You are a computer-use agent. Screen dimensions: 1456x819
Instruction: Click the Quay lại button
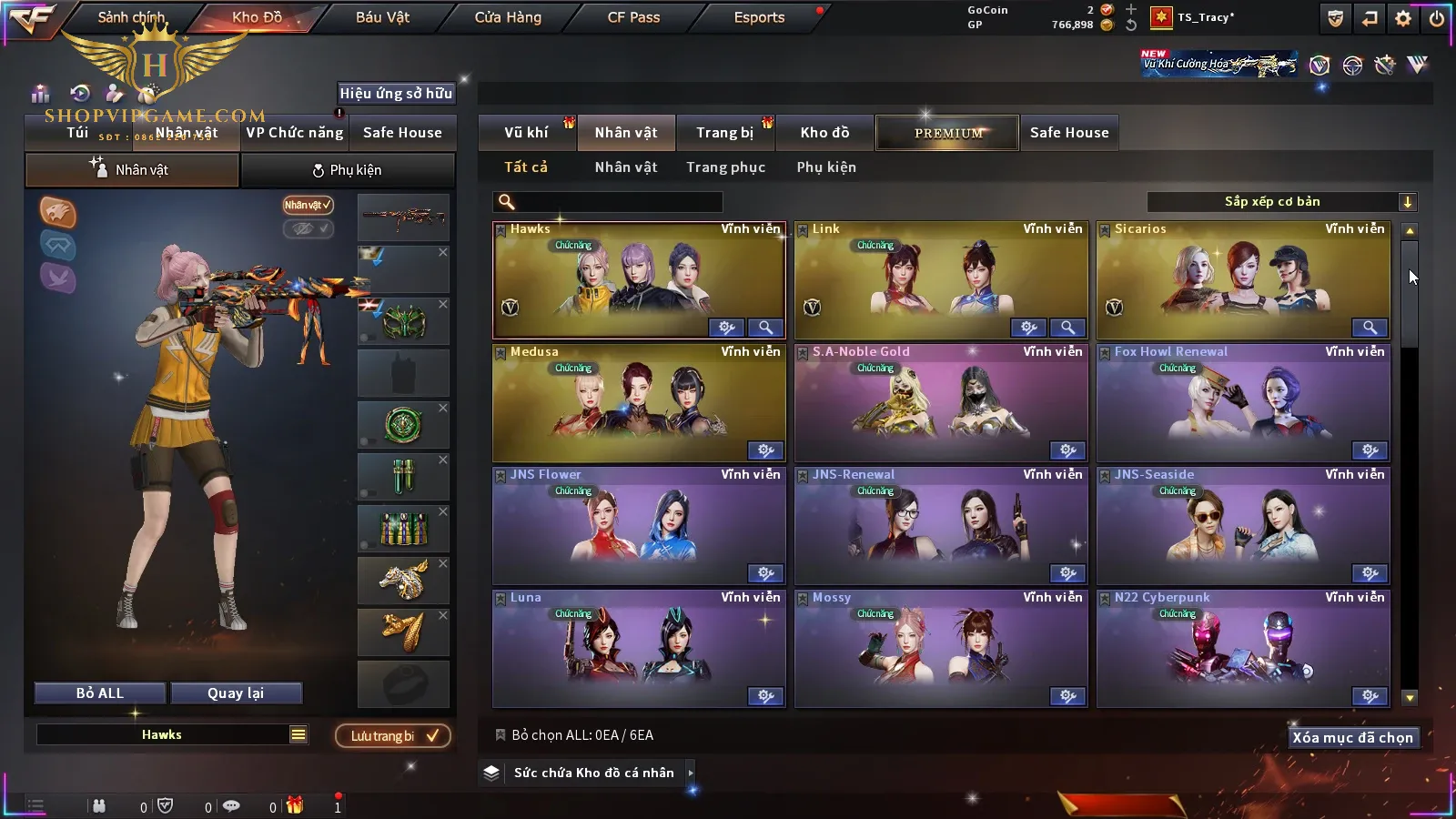[x=236, y=693]
